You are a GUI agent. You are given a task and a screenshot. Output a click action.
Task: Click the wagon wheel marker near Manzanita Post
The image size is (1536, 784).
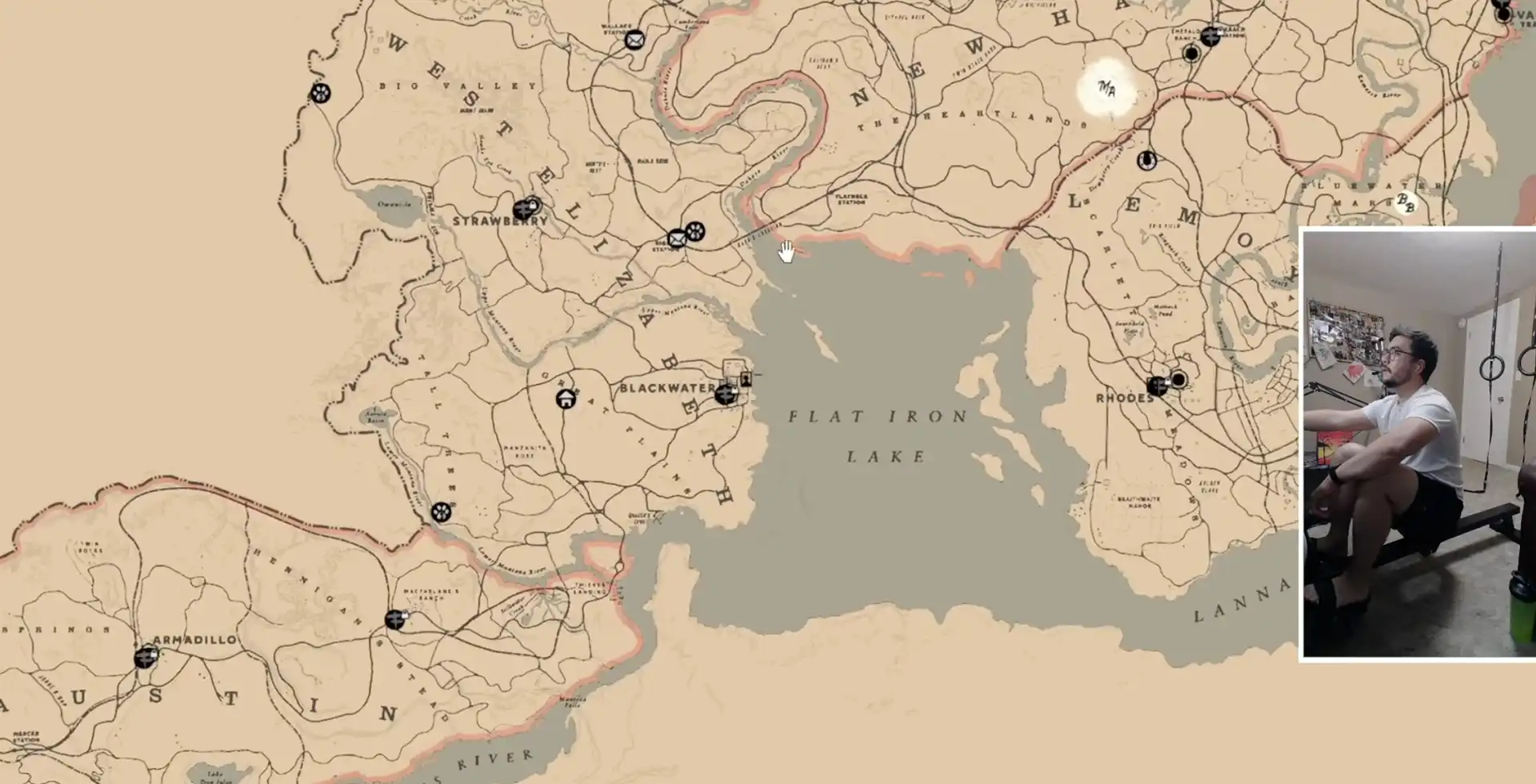(x=441, y=510)
